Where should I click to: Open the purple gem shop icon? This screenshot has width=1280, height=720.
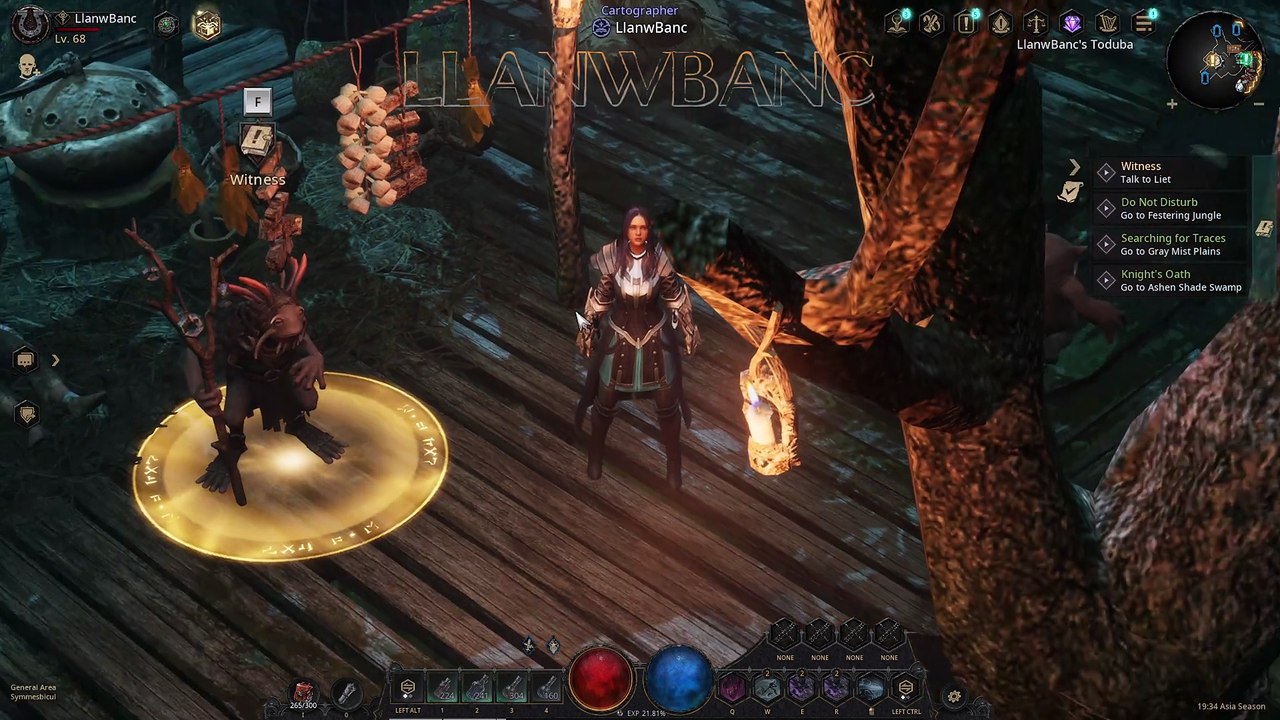[x=1071, y=22]
